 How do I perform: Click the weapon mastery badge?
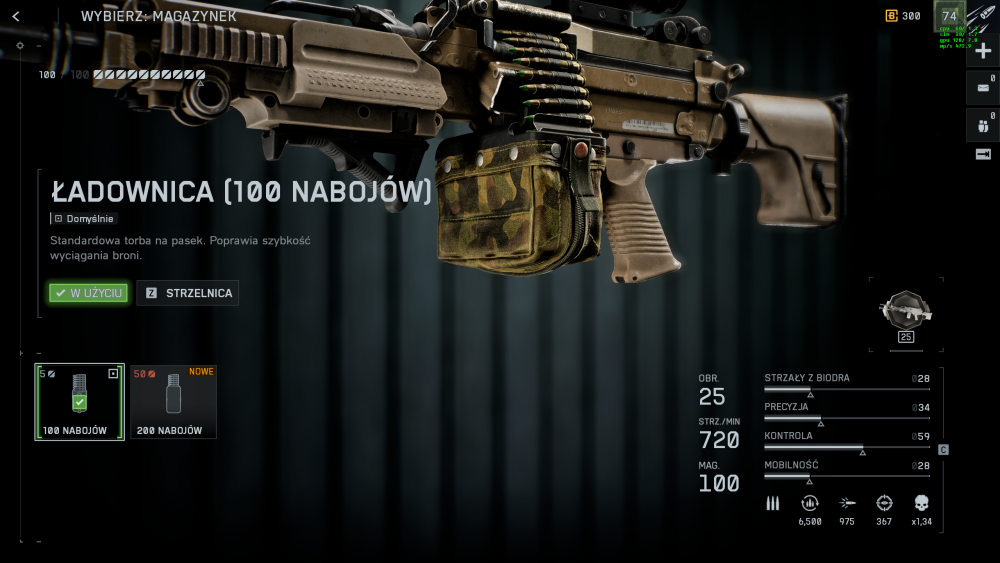click(906, 312)
